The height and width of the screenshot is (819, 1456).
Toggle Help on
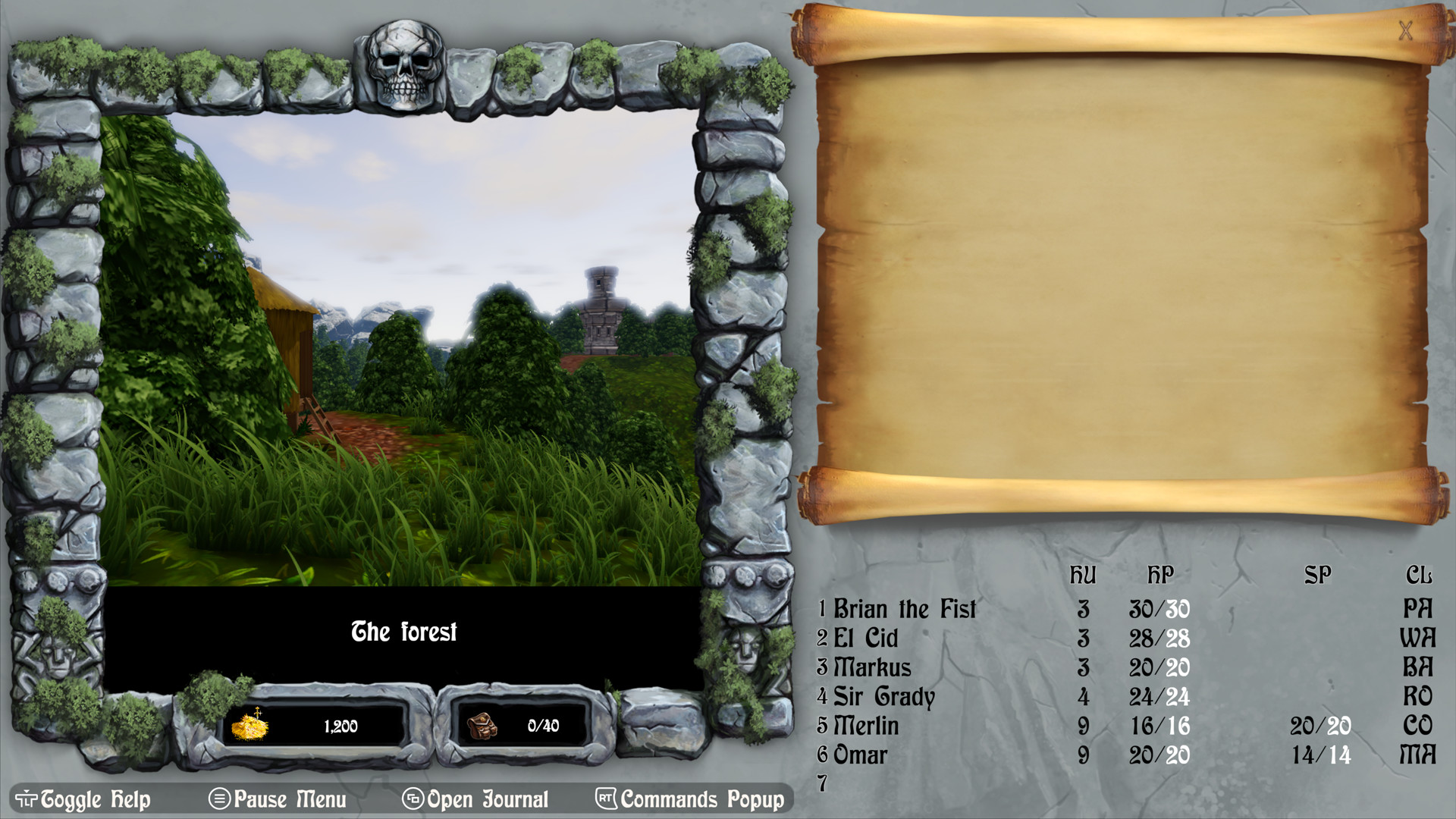pyautogui.click(x=93, y=799)
